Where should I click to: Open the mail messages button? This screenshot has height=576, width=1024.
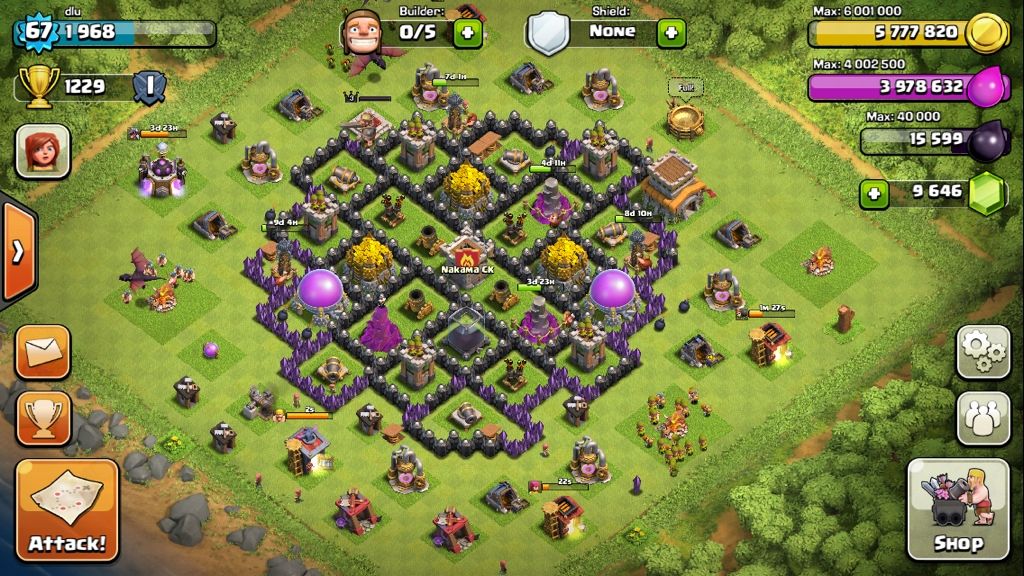tap(43, 351)
